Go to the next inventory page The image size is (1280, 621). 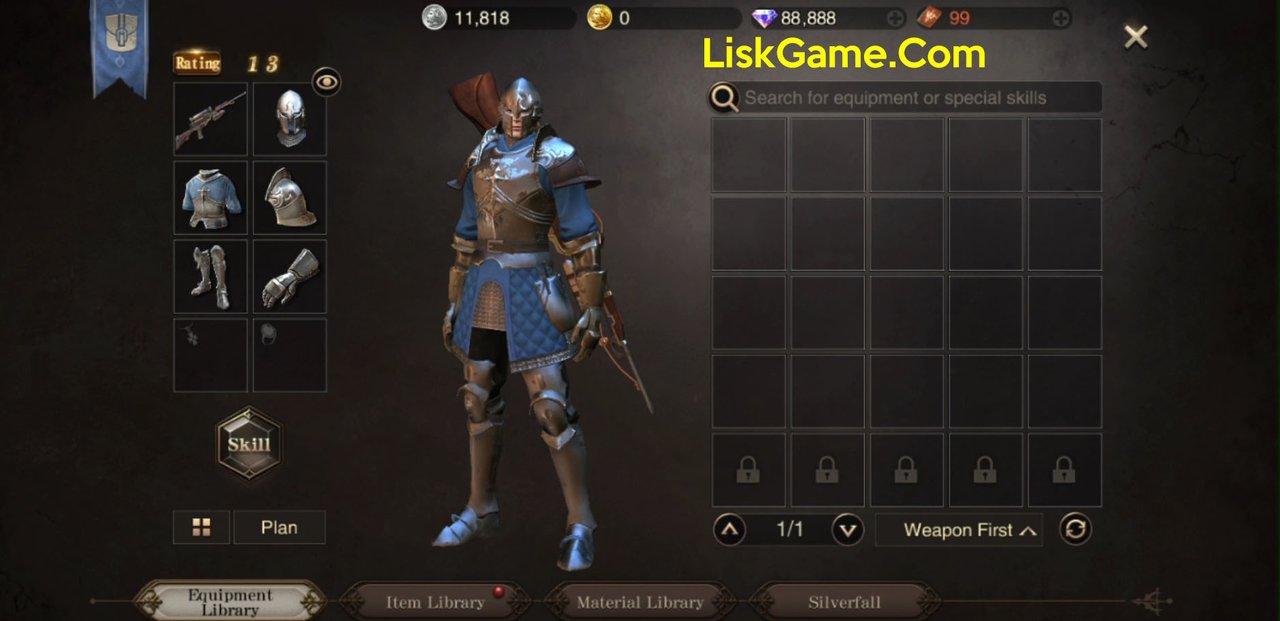coord(848,529)
